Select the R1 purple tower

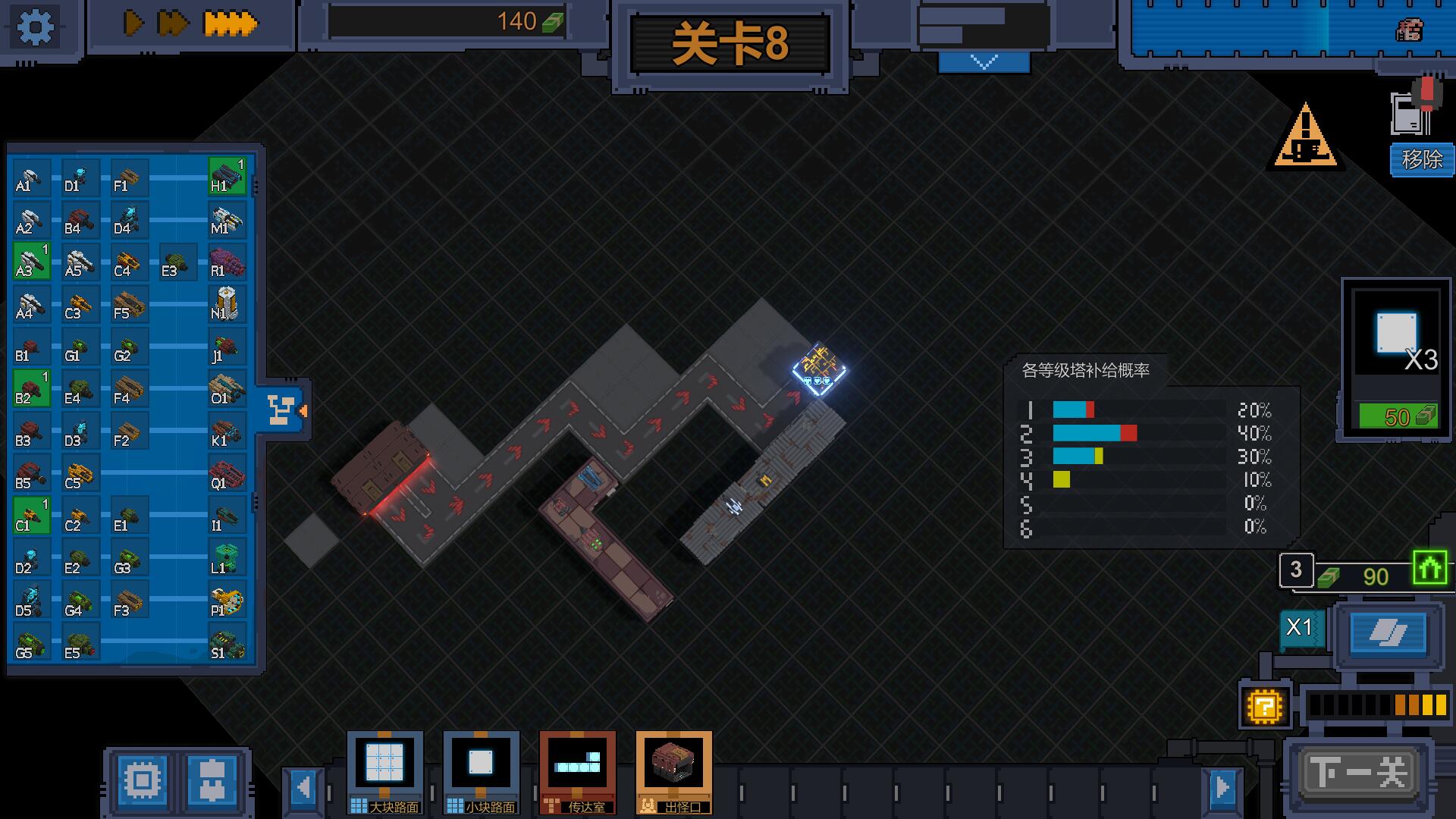227,261
